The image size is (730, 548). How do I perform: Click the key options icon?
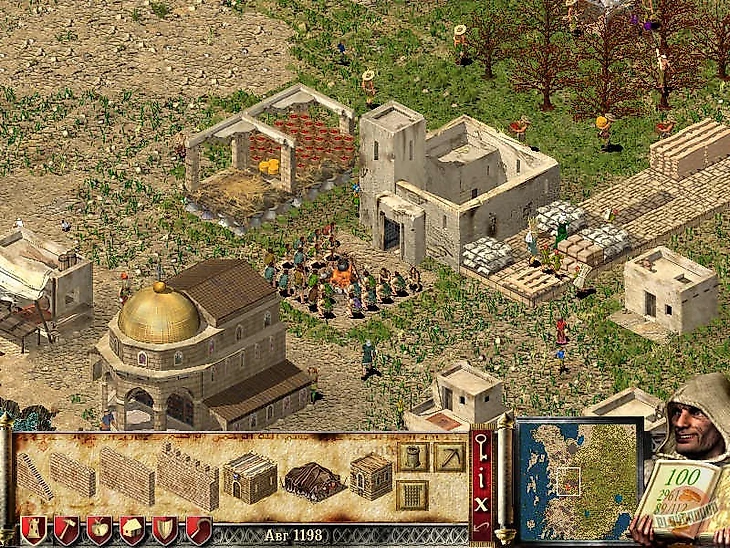coord(482,446)
